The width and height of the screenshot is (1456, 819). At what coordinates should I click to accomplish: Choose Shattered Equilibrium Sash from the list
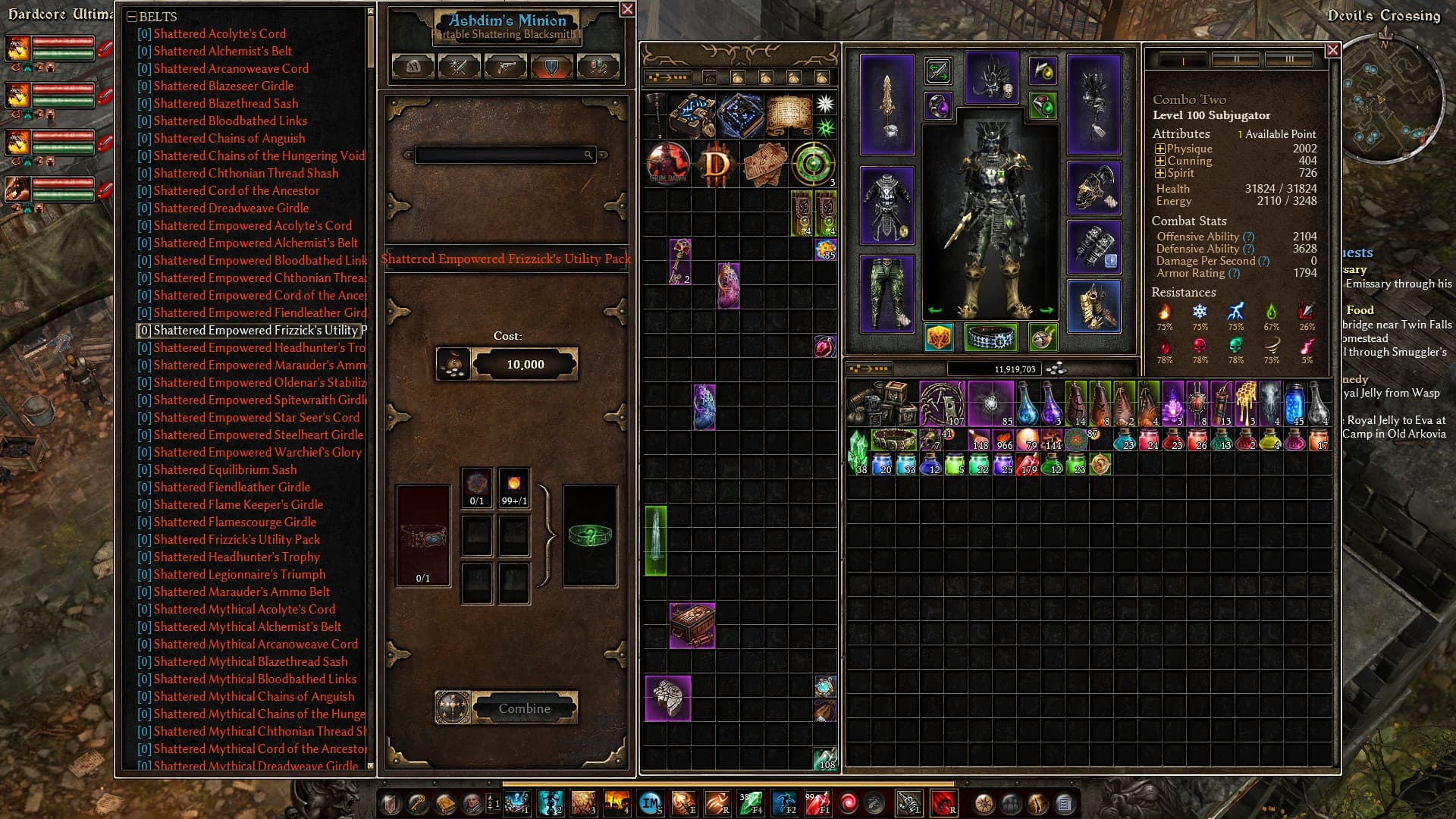pyautogui.click(x=224, y=469)
